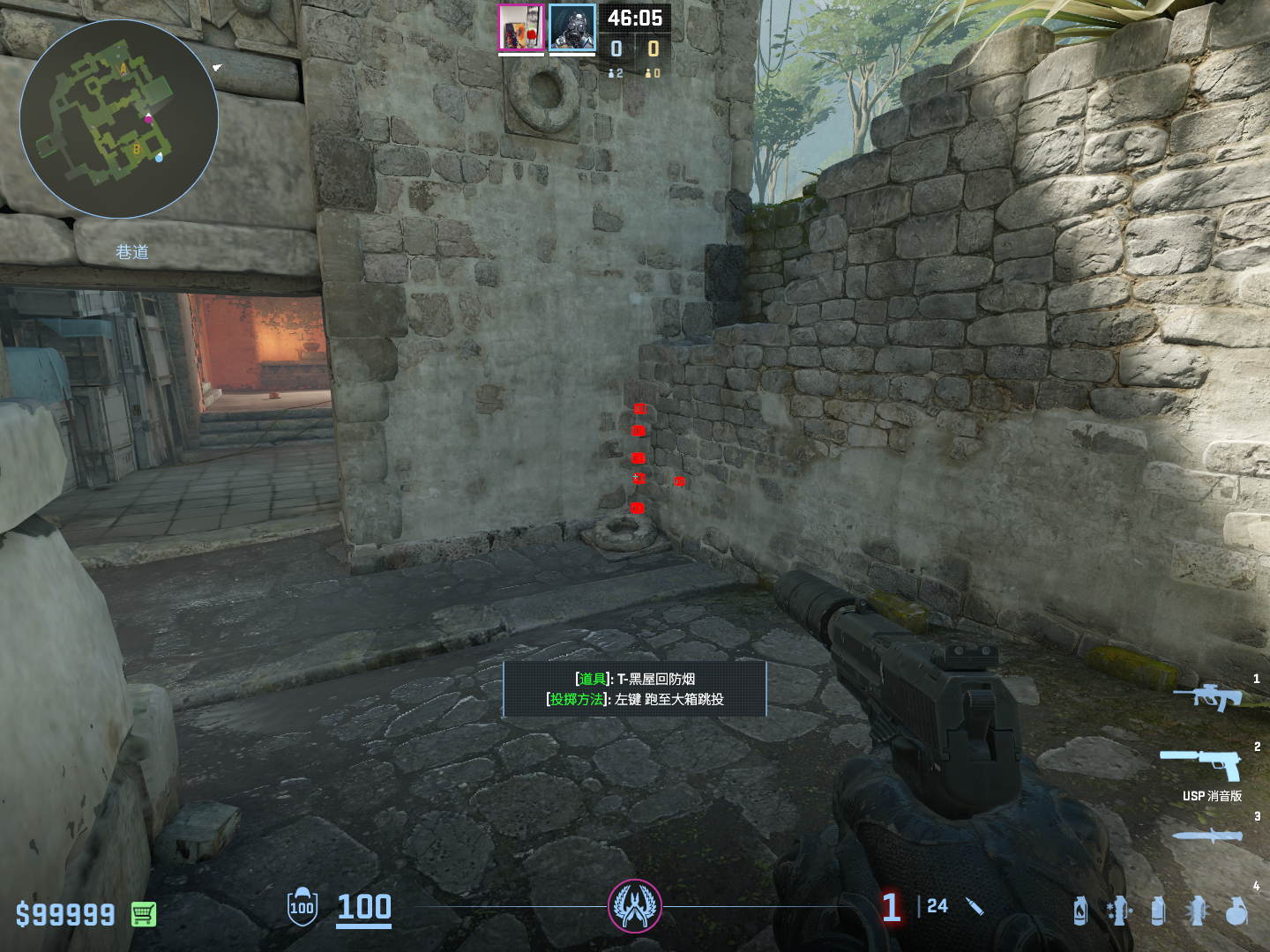The width and height of the screenshot is (1270, 952).
Task: Select the gas-mask player avatar
Action: click(x=572, y=27)
